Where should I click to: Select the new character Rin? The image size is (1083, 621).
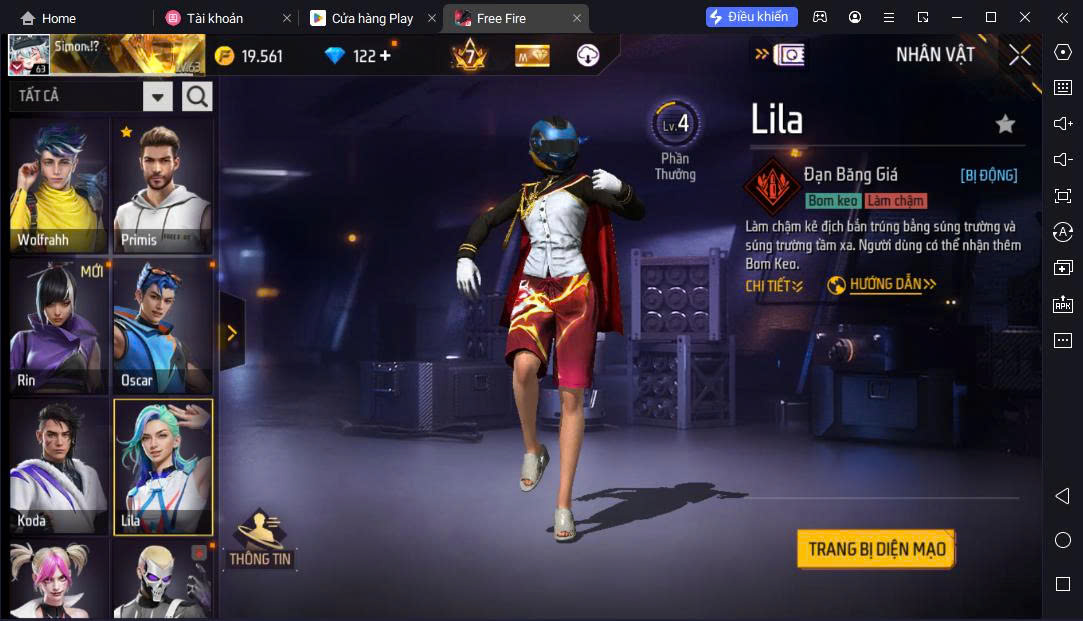tap(59, 327)
